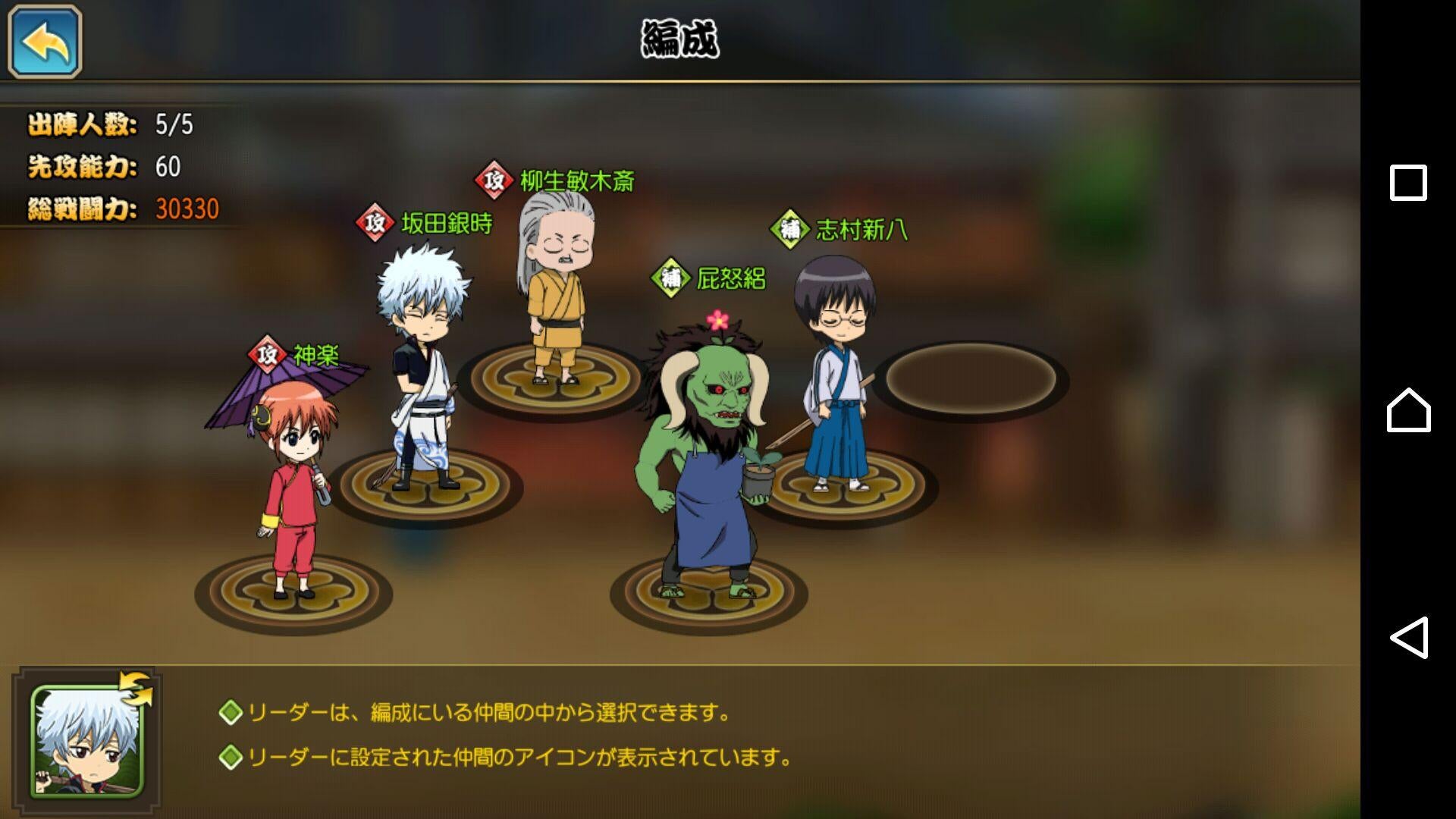
Task: Go back using the yellow arrow button
Action: [45, 42]
